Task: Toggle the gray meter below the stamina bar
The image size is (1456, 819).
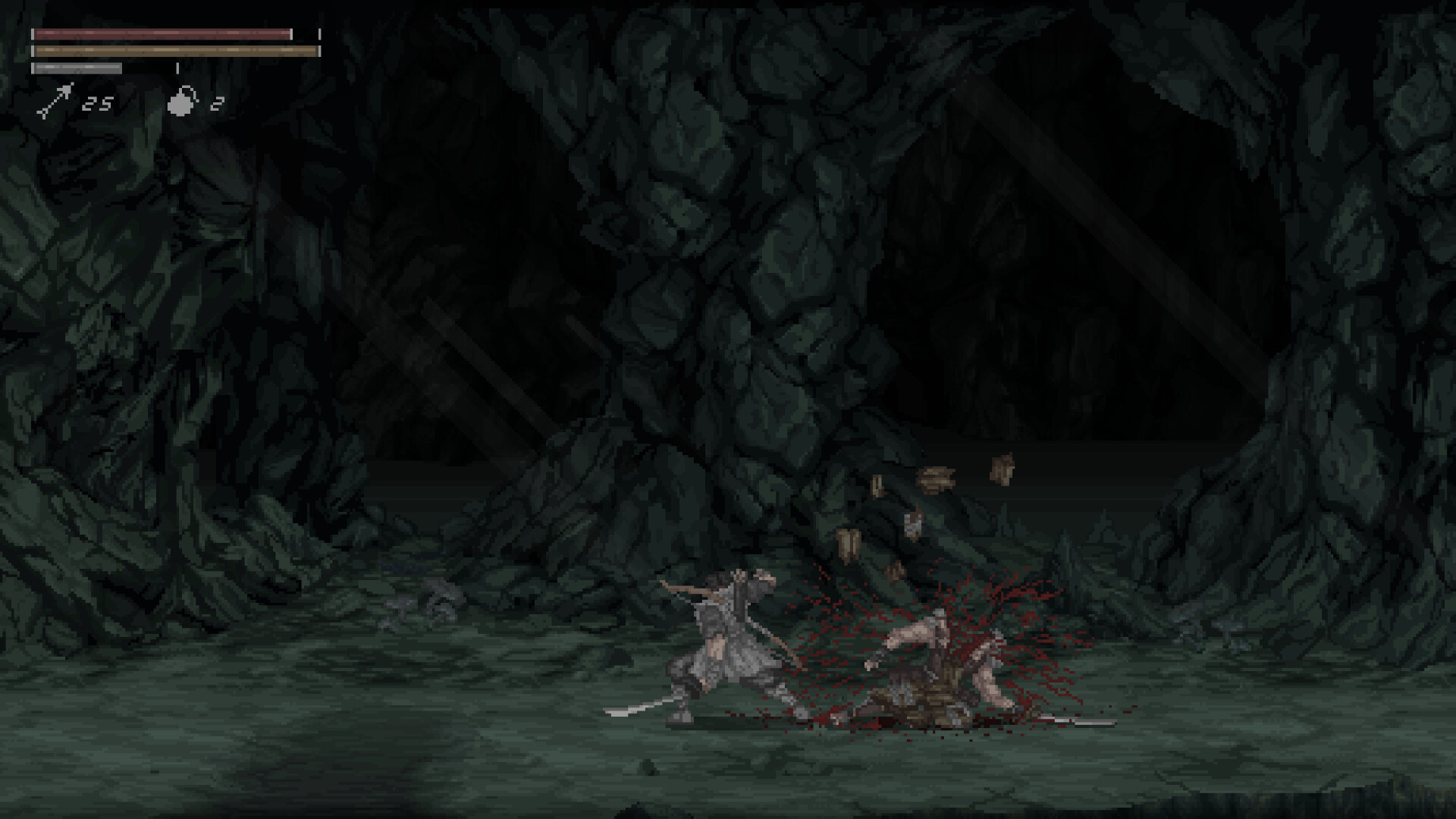Action: pos(76,67)
